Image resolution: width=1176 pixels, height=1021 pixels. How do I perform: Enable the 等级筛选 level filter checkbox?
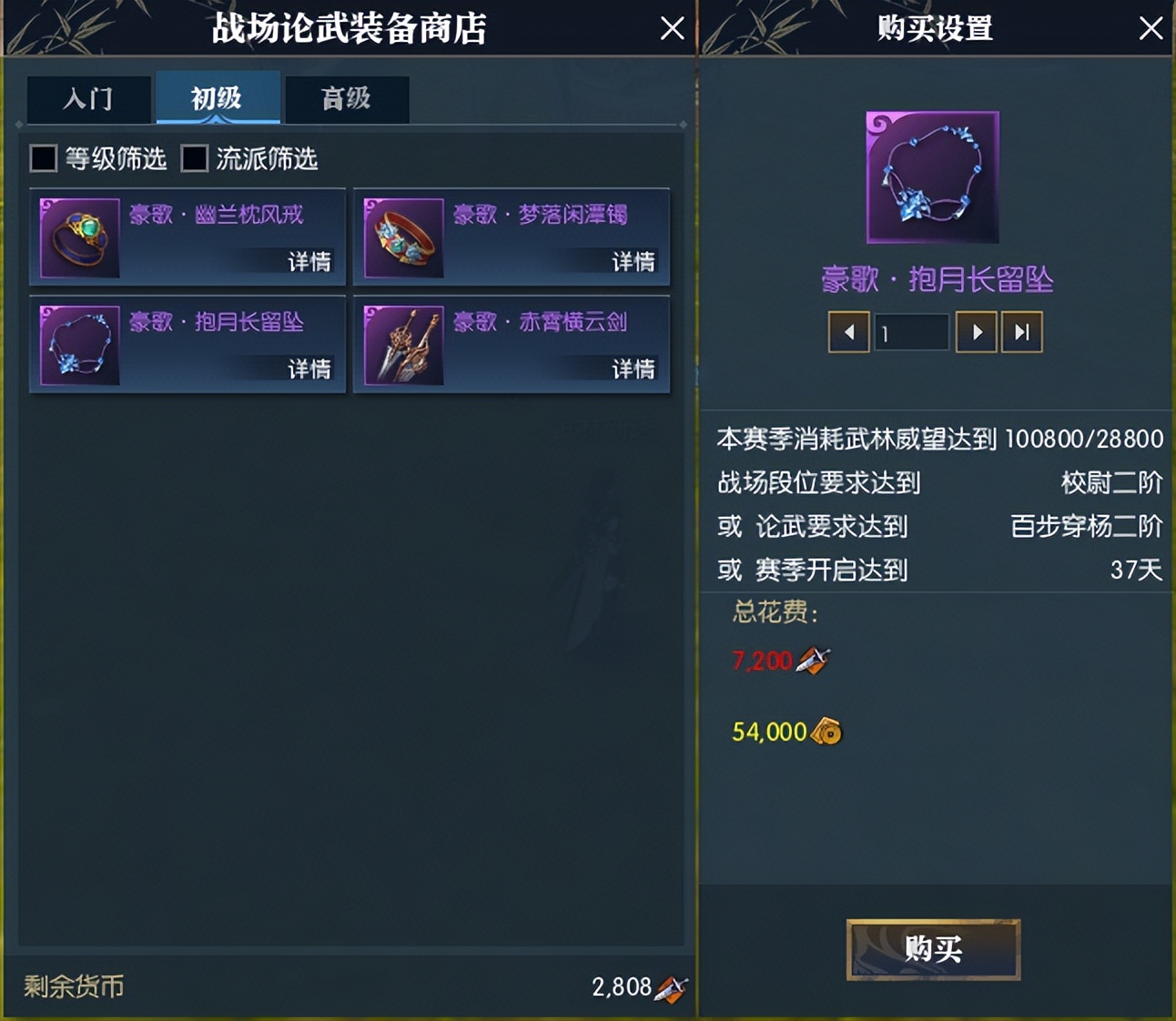coord(42,158)
